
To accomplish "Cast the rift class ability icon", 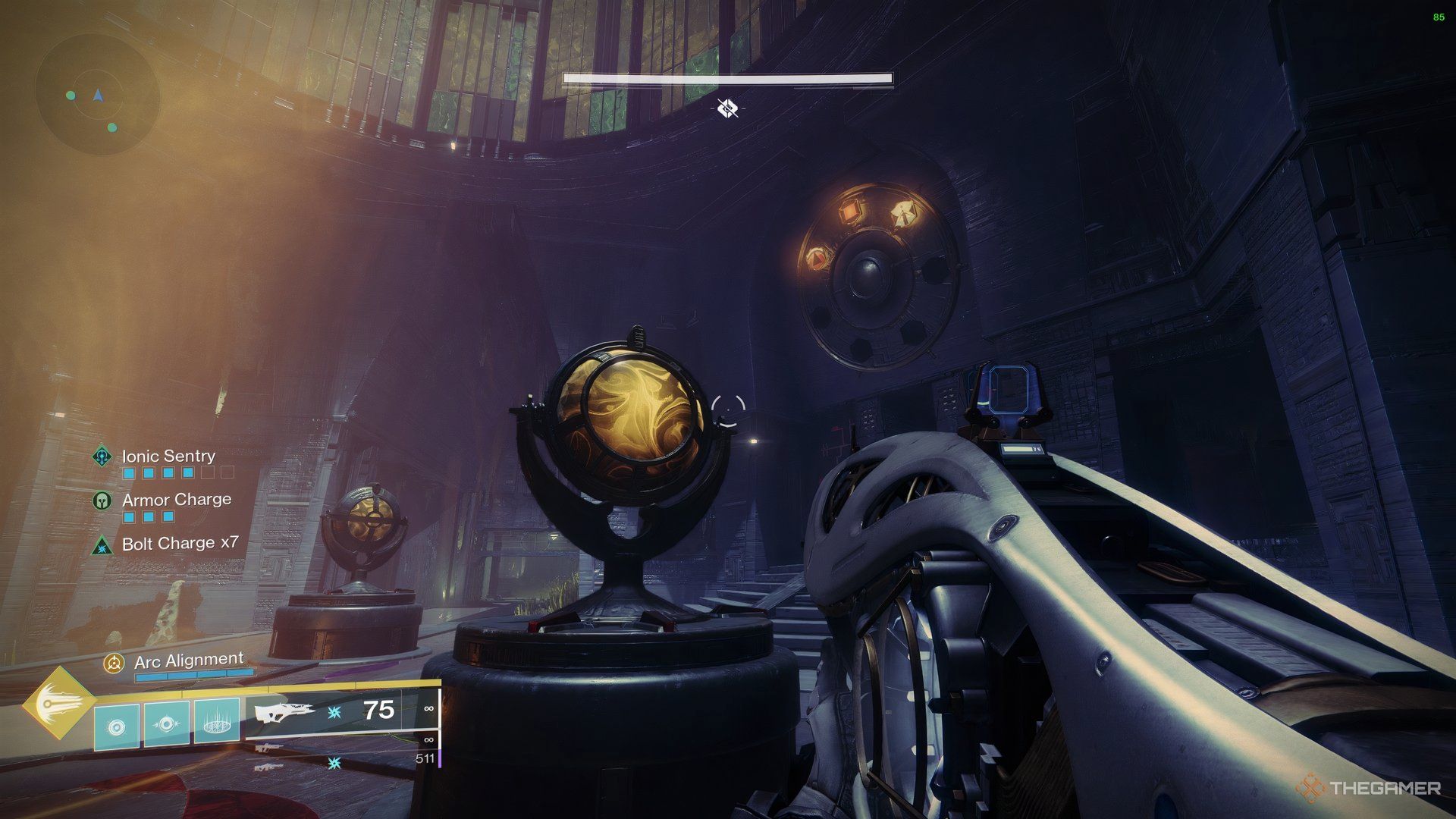I will pos(217,721).
